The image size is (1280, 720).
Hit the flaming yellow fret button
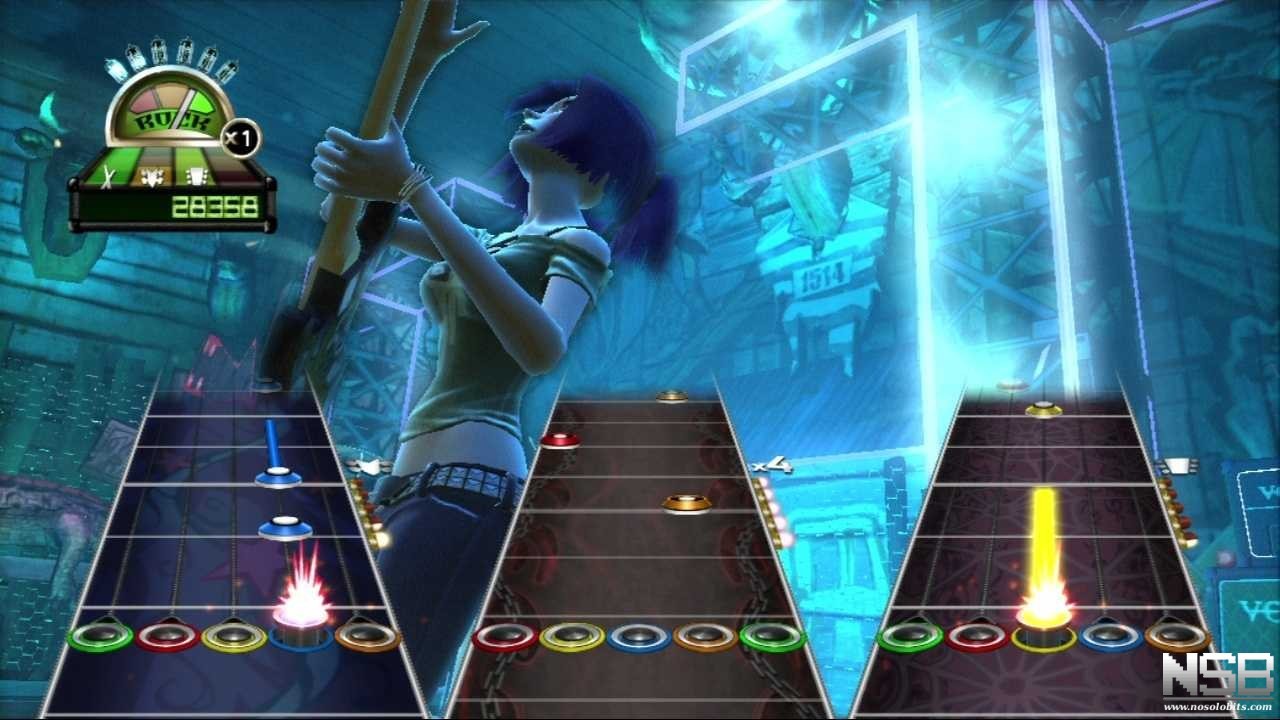tap(1044, 634)
